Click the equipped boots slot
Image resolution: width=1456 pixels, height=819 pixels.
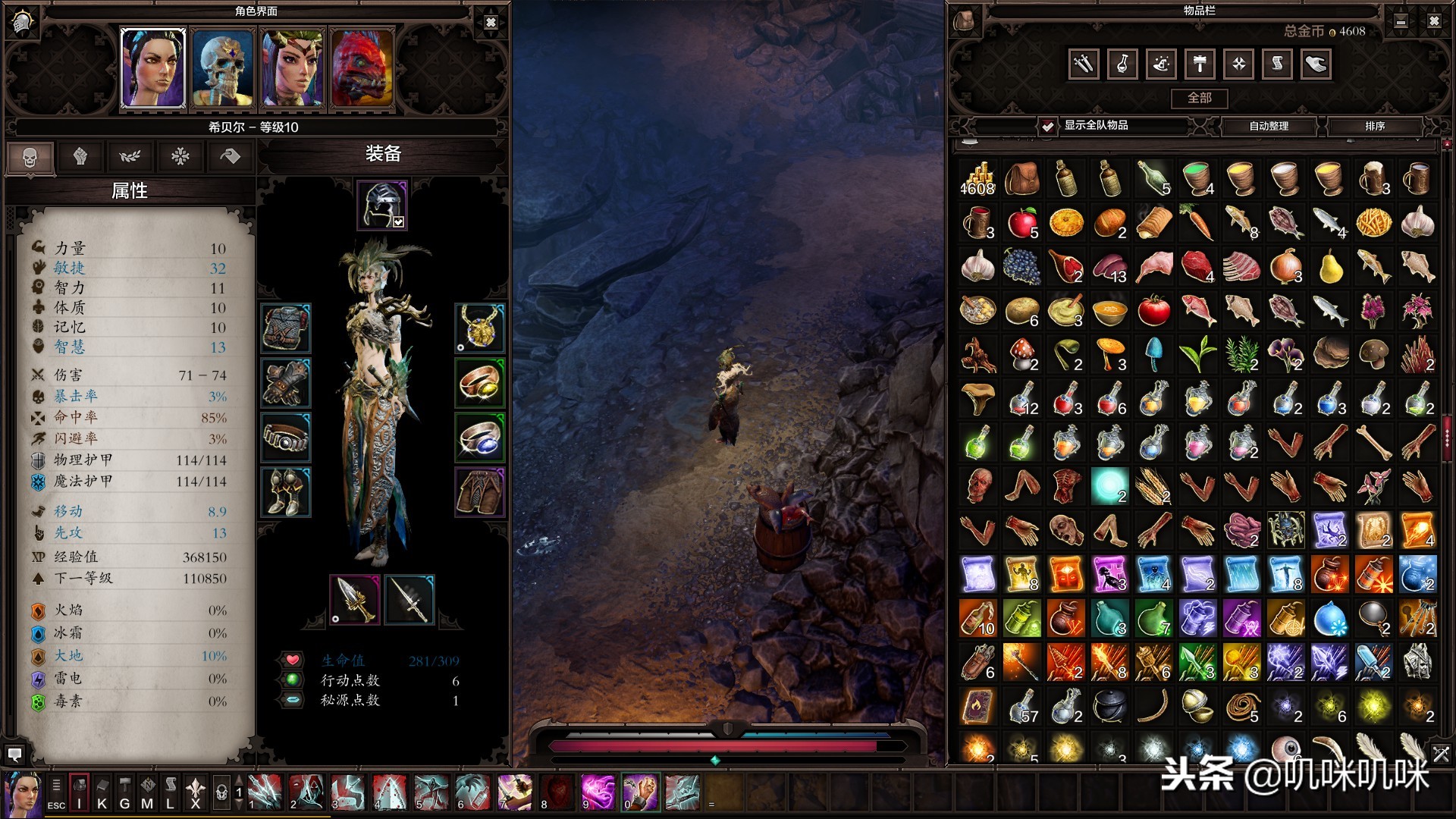[286, 492]
